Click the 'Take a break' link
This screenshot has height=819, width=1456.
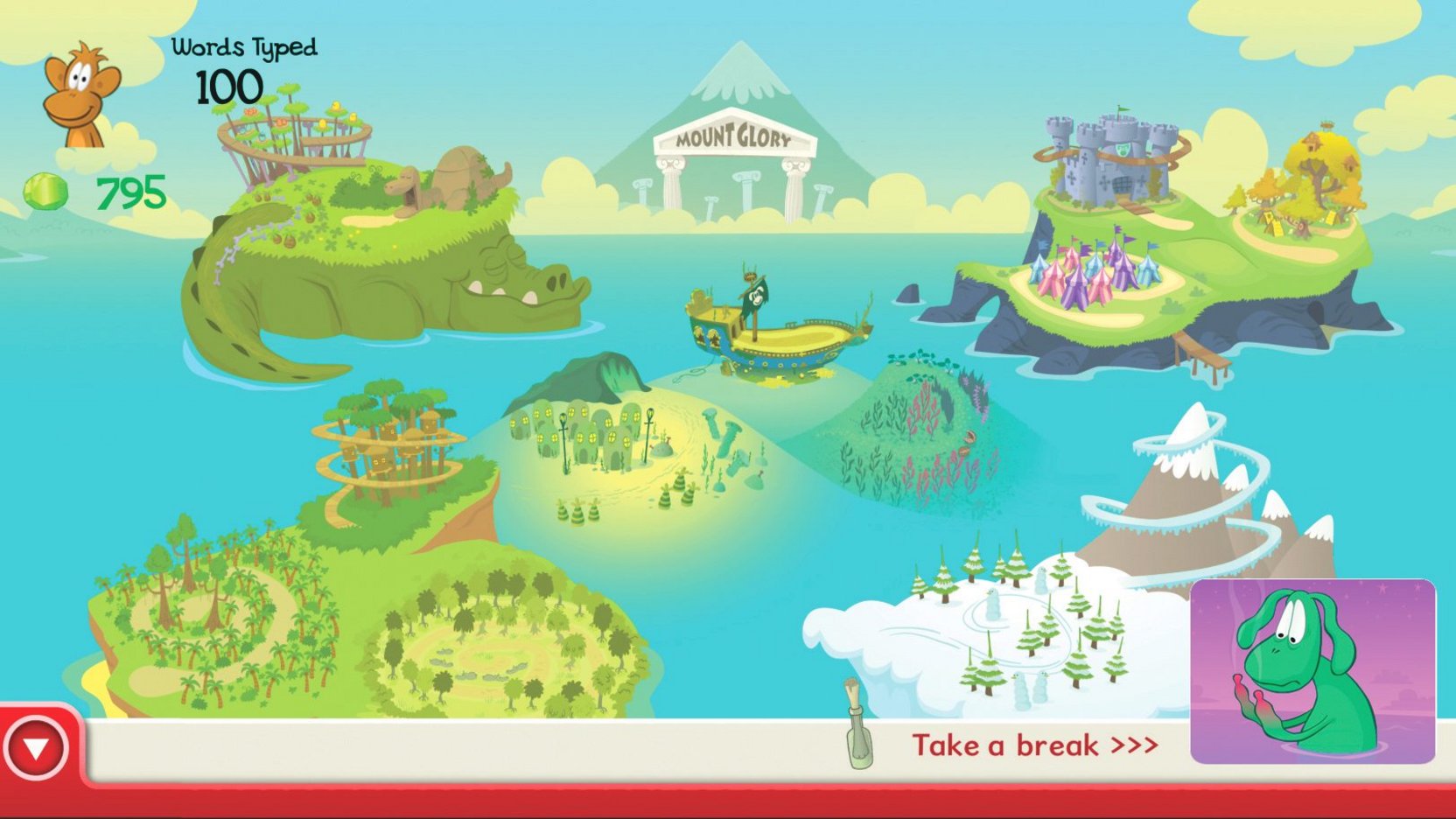1032,745
